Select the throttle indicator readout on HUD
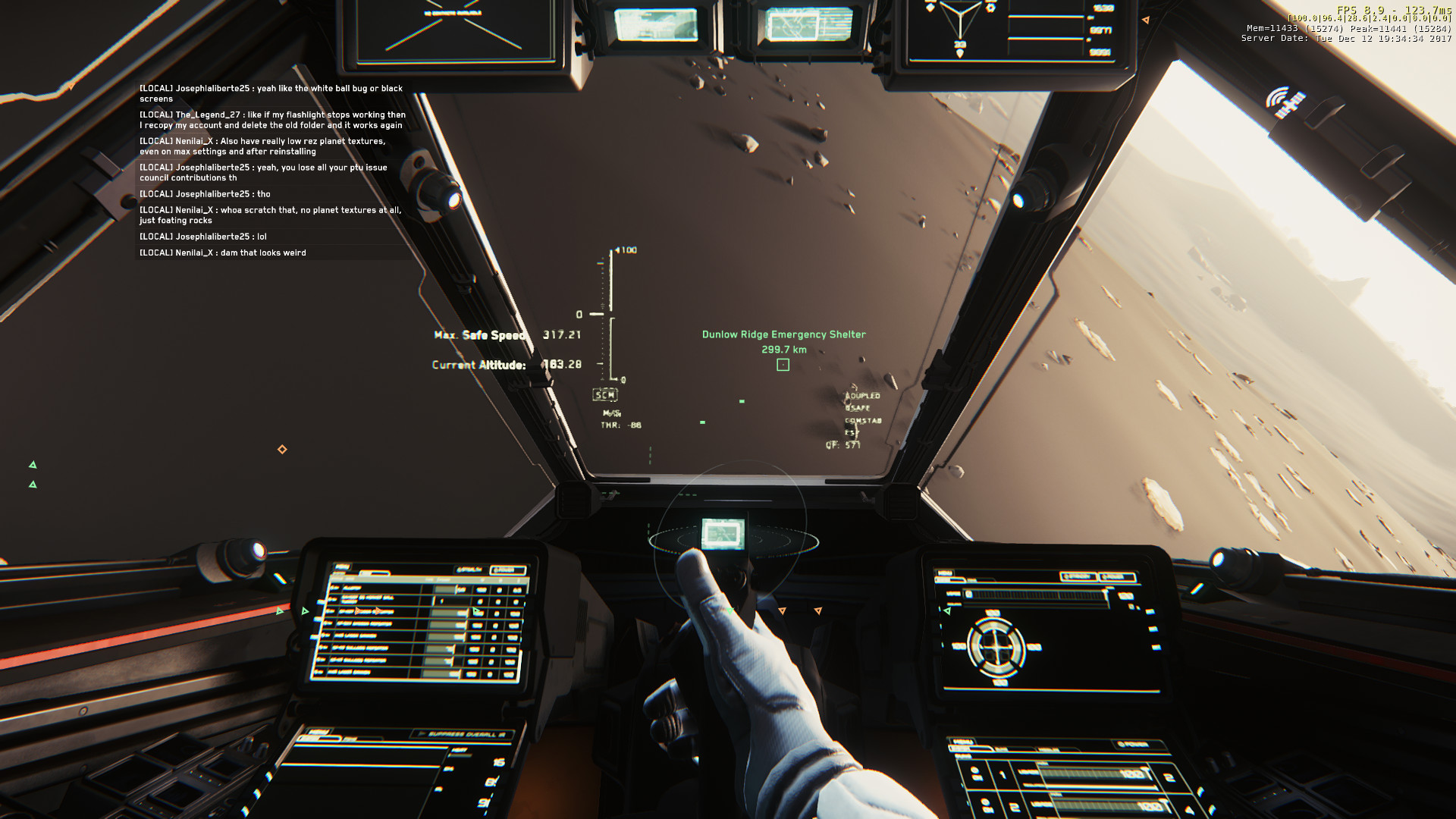The height and width of the screenshot is (819, 1456). point(622,426)
